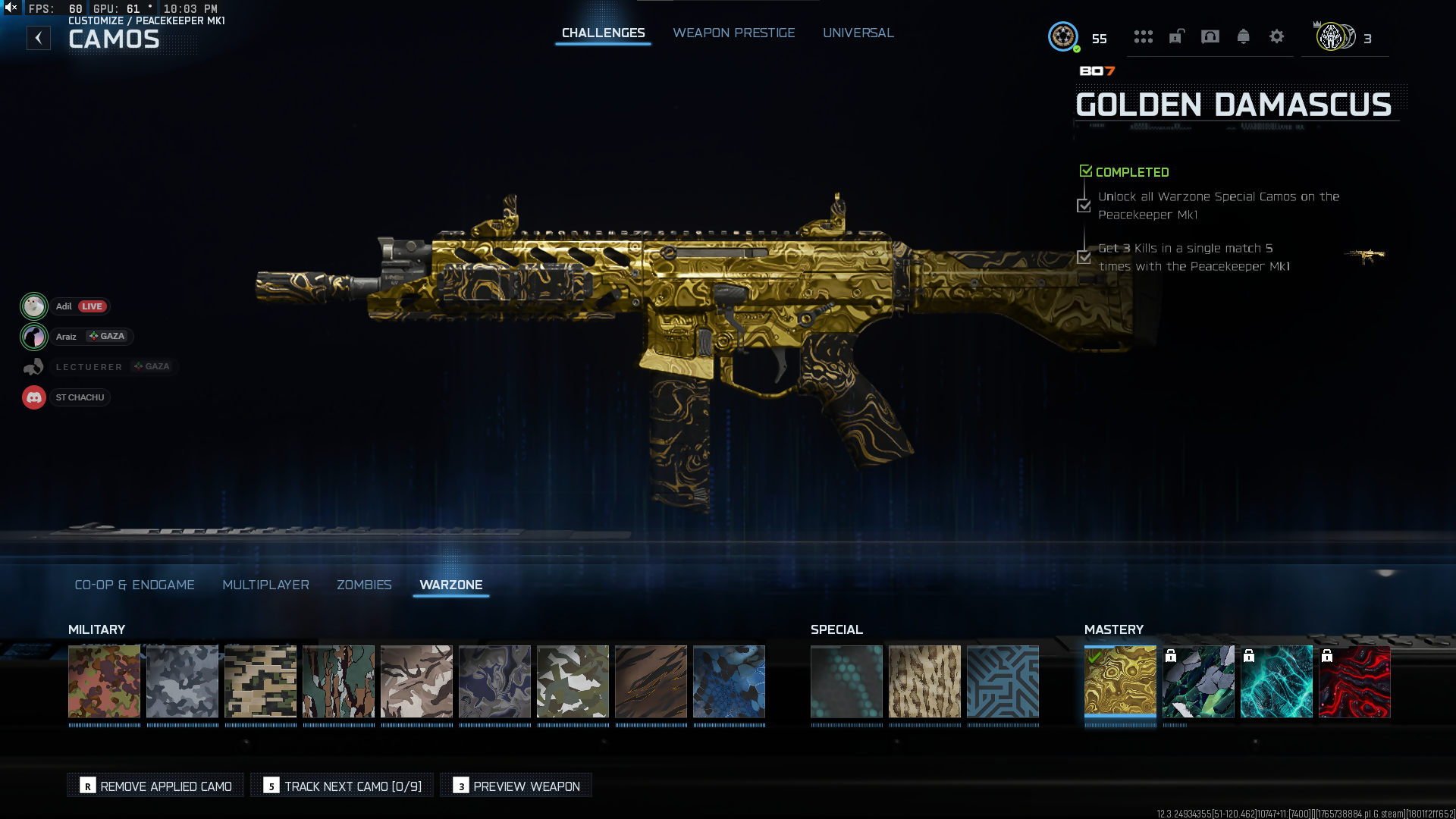Switch to Co-op & Endgame camos

pyautogui.click(x=134, y=585)
